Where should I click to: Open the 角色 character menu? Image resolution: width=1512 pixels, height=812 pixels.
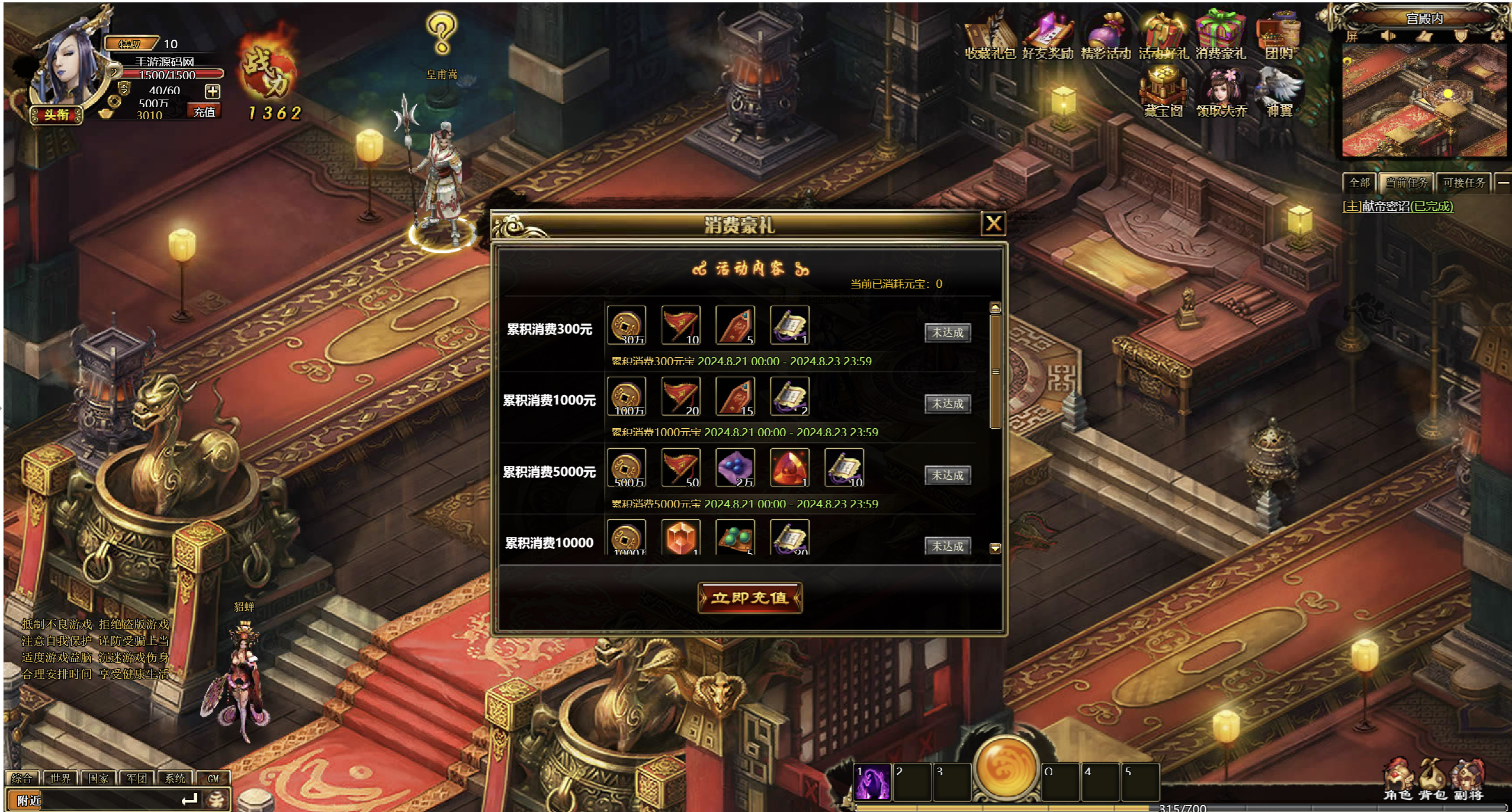1398,781
